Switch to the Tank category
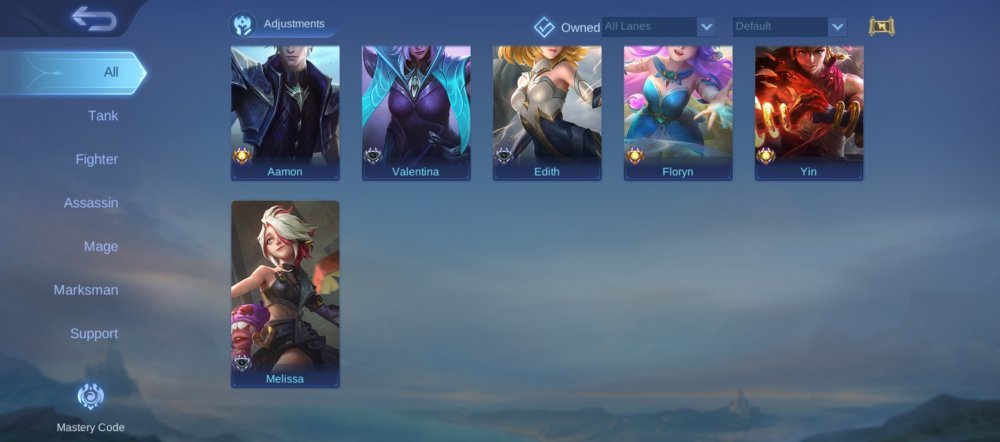This screenshot has height=442, width=1000. tap(102, 116)
